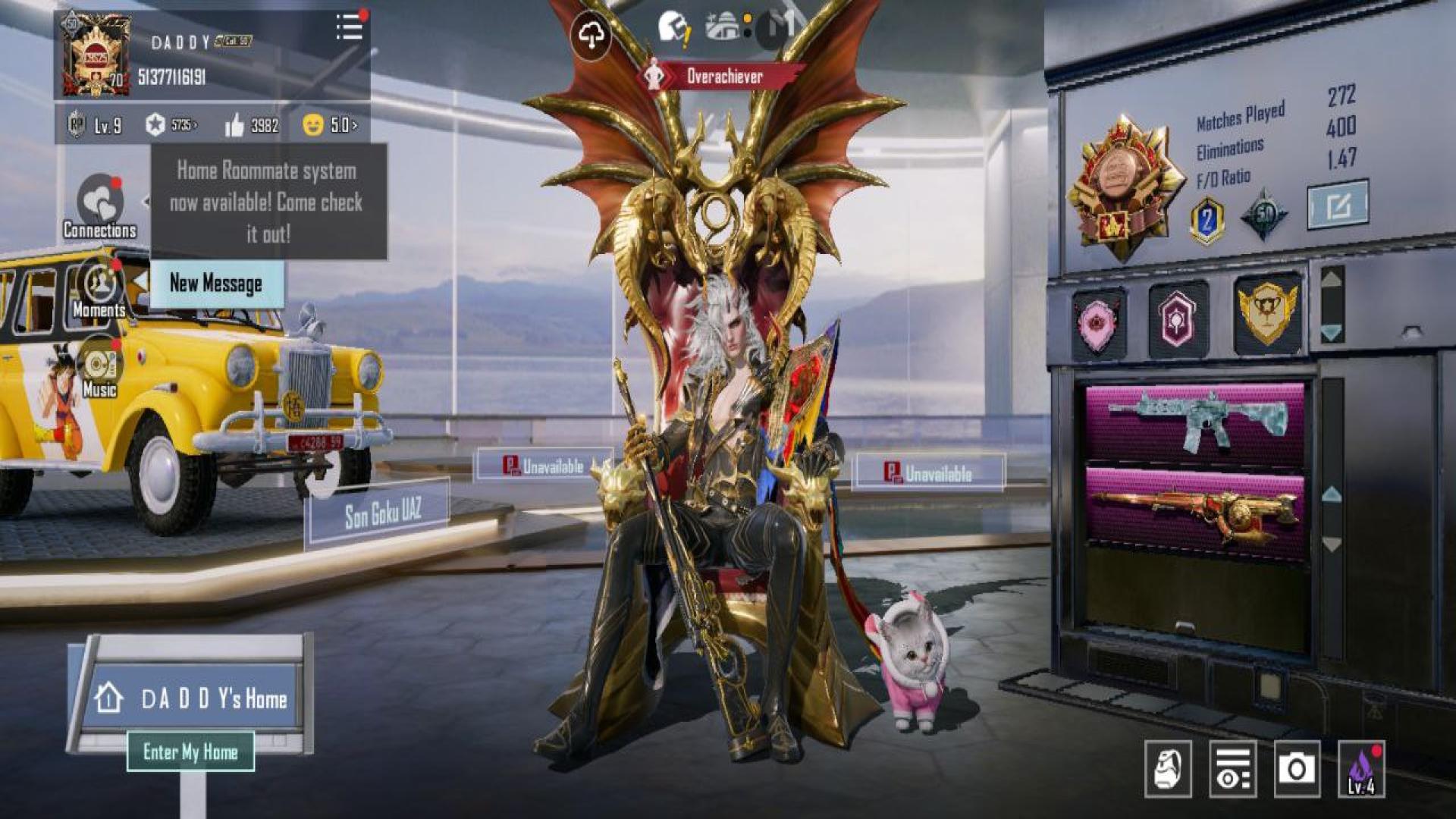The image size is (1456, 819).
Task: Open the RP Lv.9 badge
Action: [95, 125]
